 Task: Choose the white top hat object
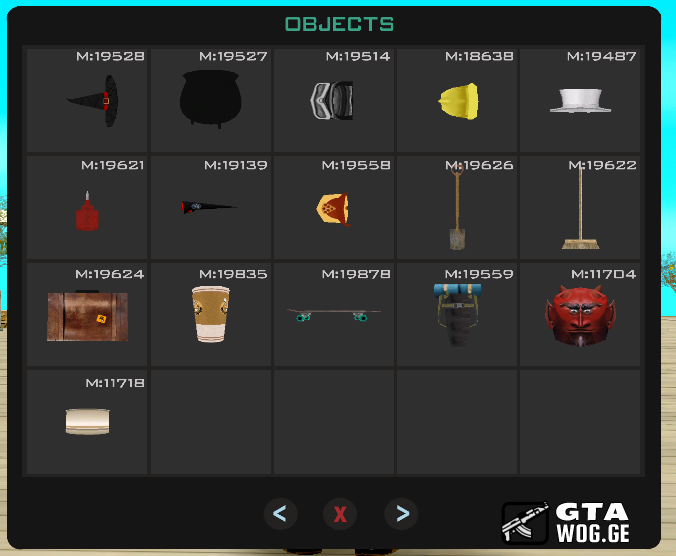coord(580,101)
